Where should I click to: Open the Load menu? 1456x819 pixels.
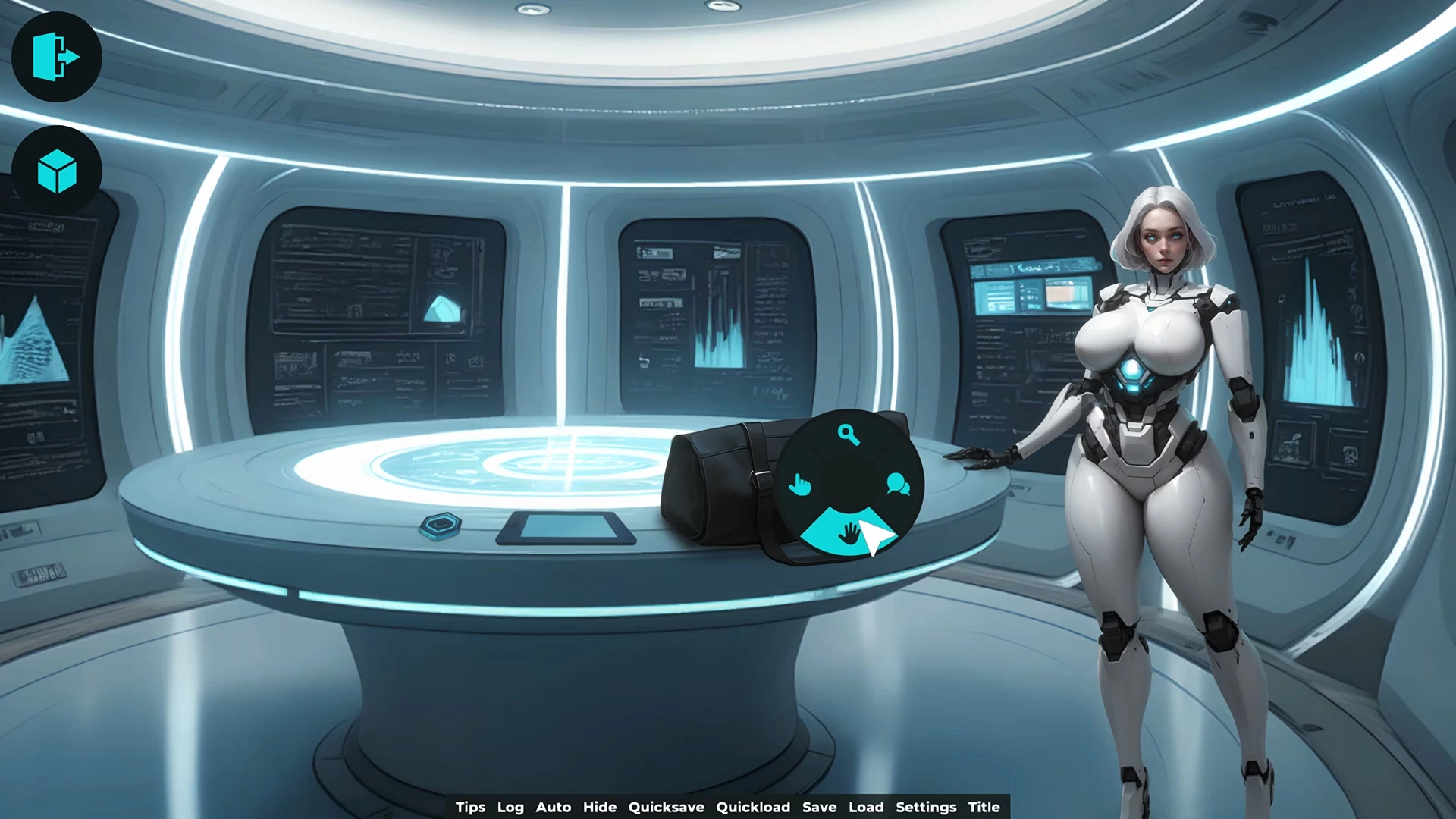pos(866,807)
